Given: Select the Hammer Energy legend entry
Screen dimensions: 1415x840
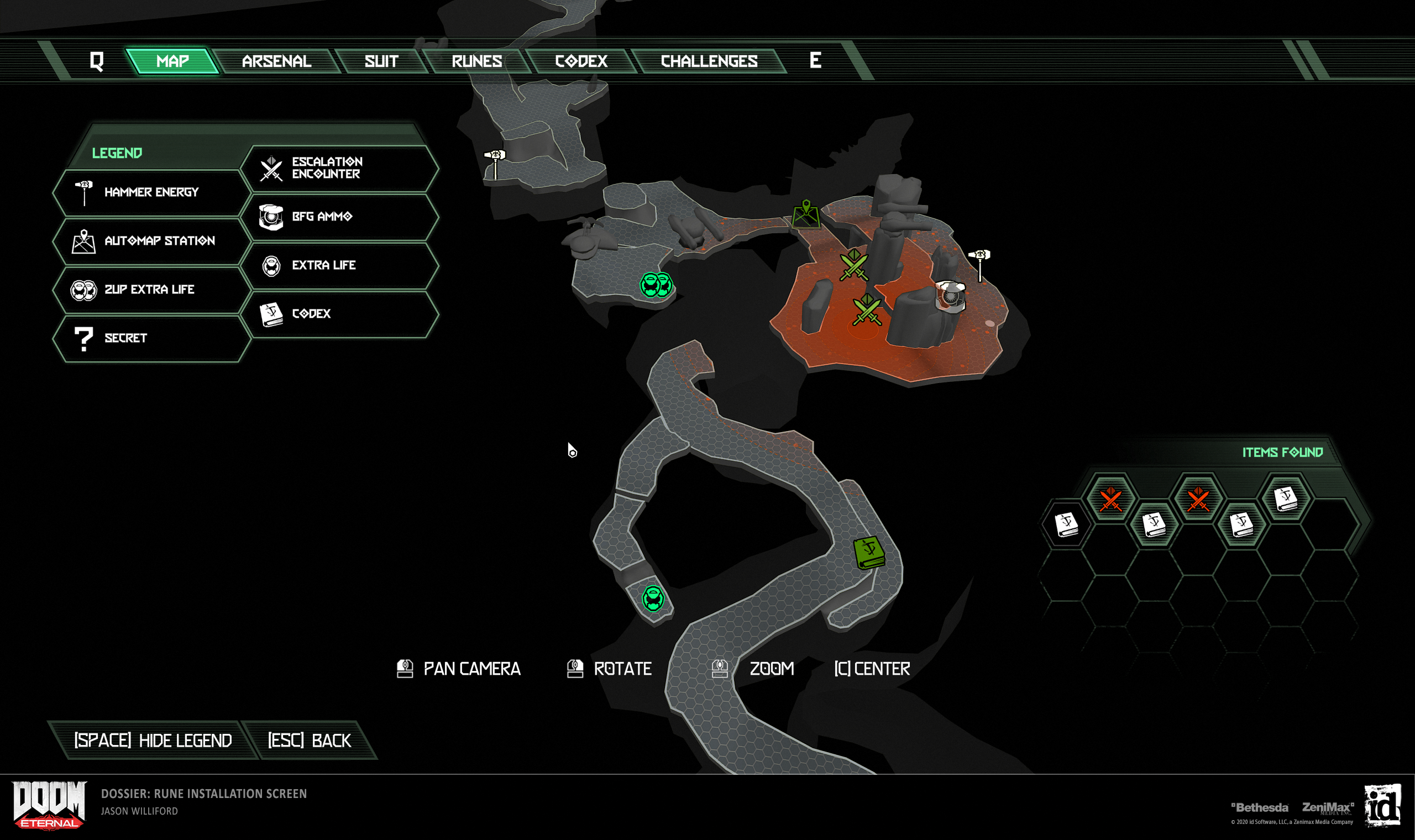Looking at the screenshot, I should click(151, 192).
